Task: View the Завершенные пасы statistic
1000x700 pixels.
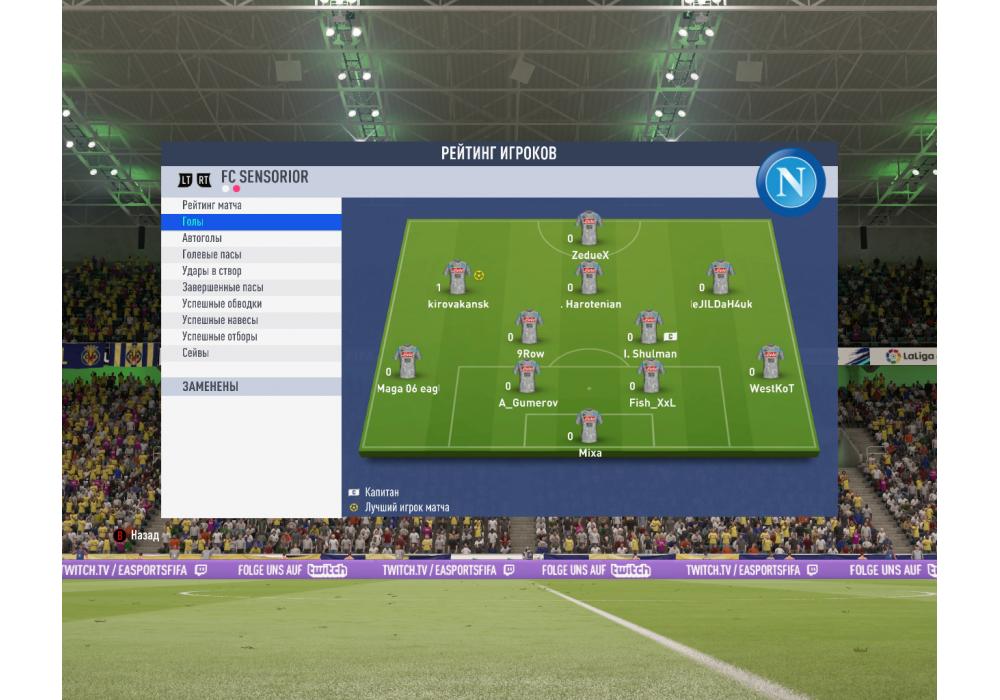Action: click(250, 288)
